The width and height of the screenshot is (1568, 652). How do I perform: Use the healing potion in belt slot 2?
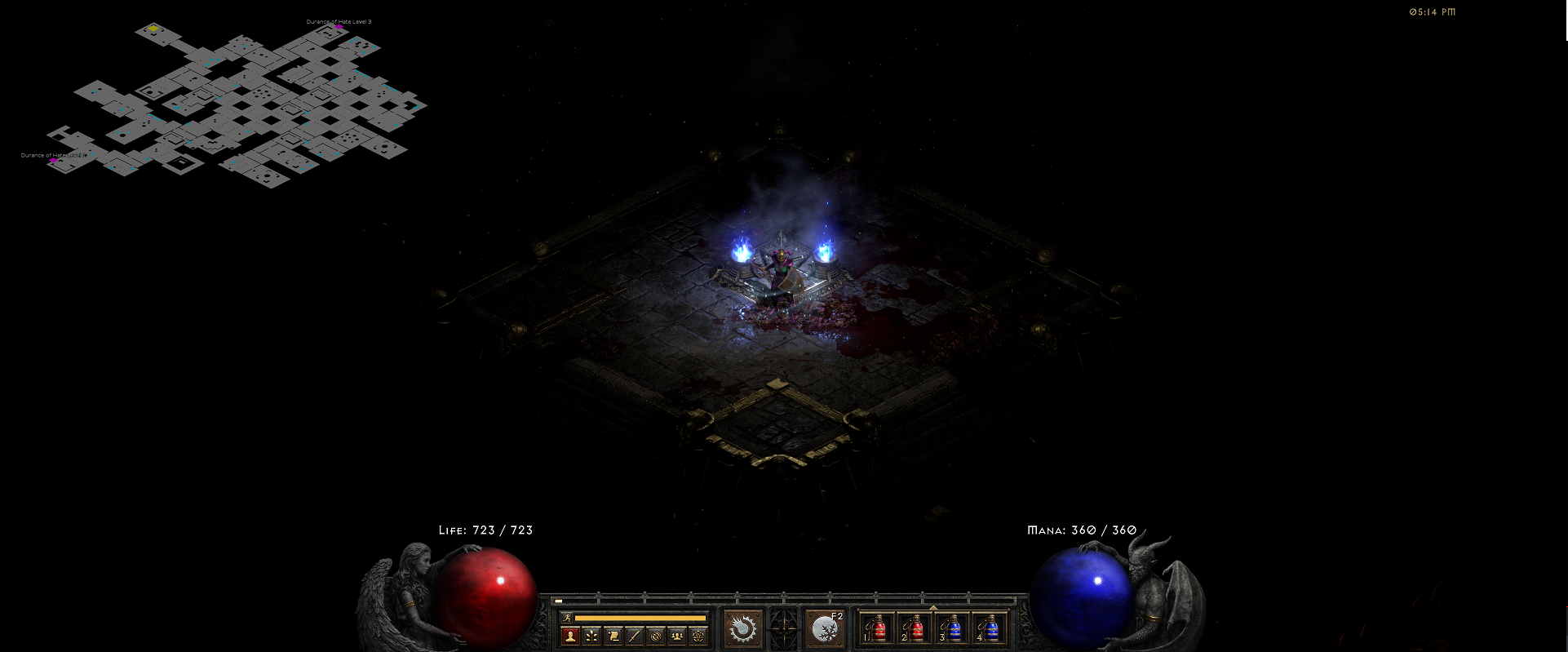915,629
